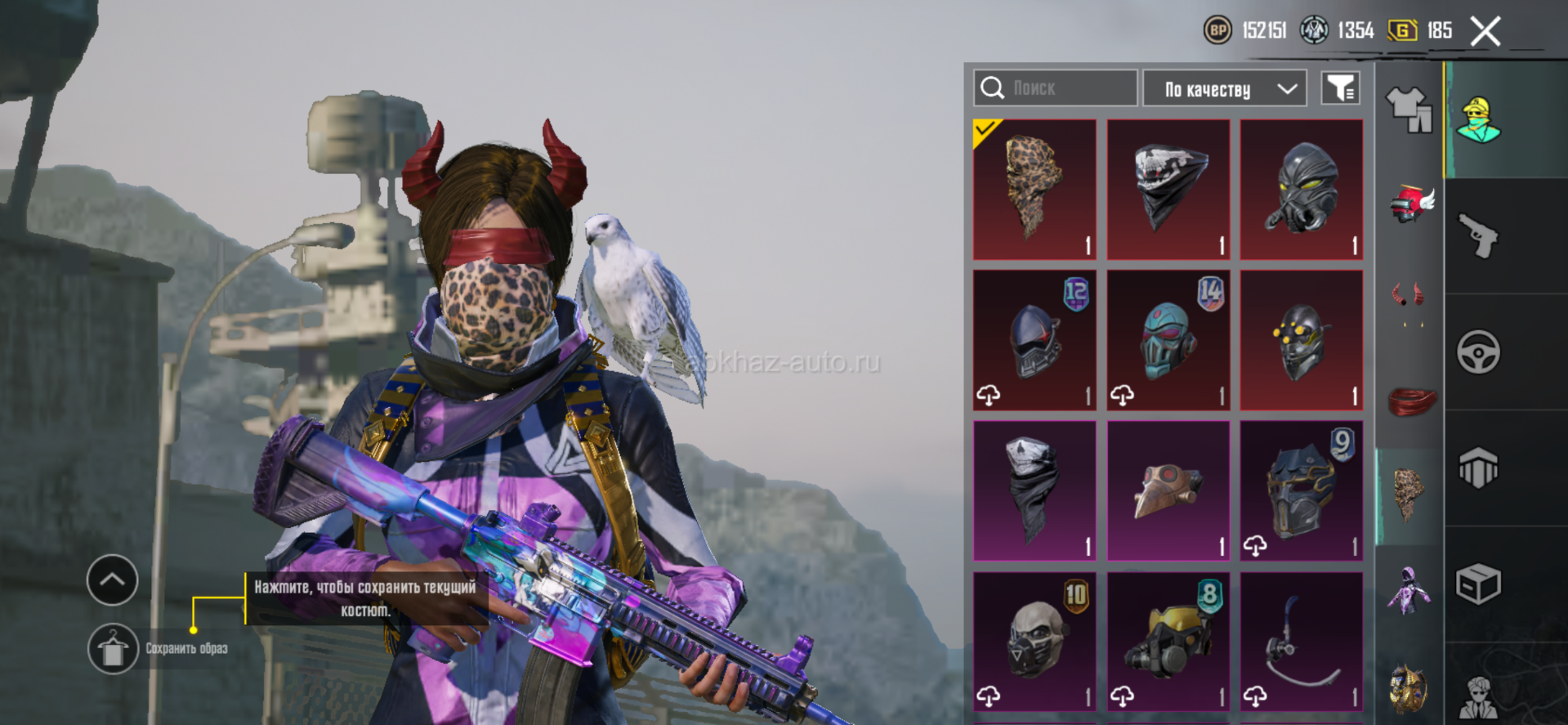Pick the plague doctor beak mask
This screenshot has width=1568, height=725.
click(x=1168, y=490)
